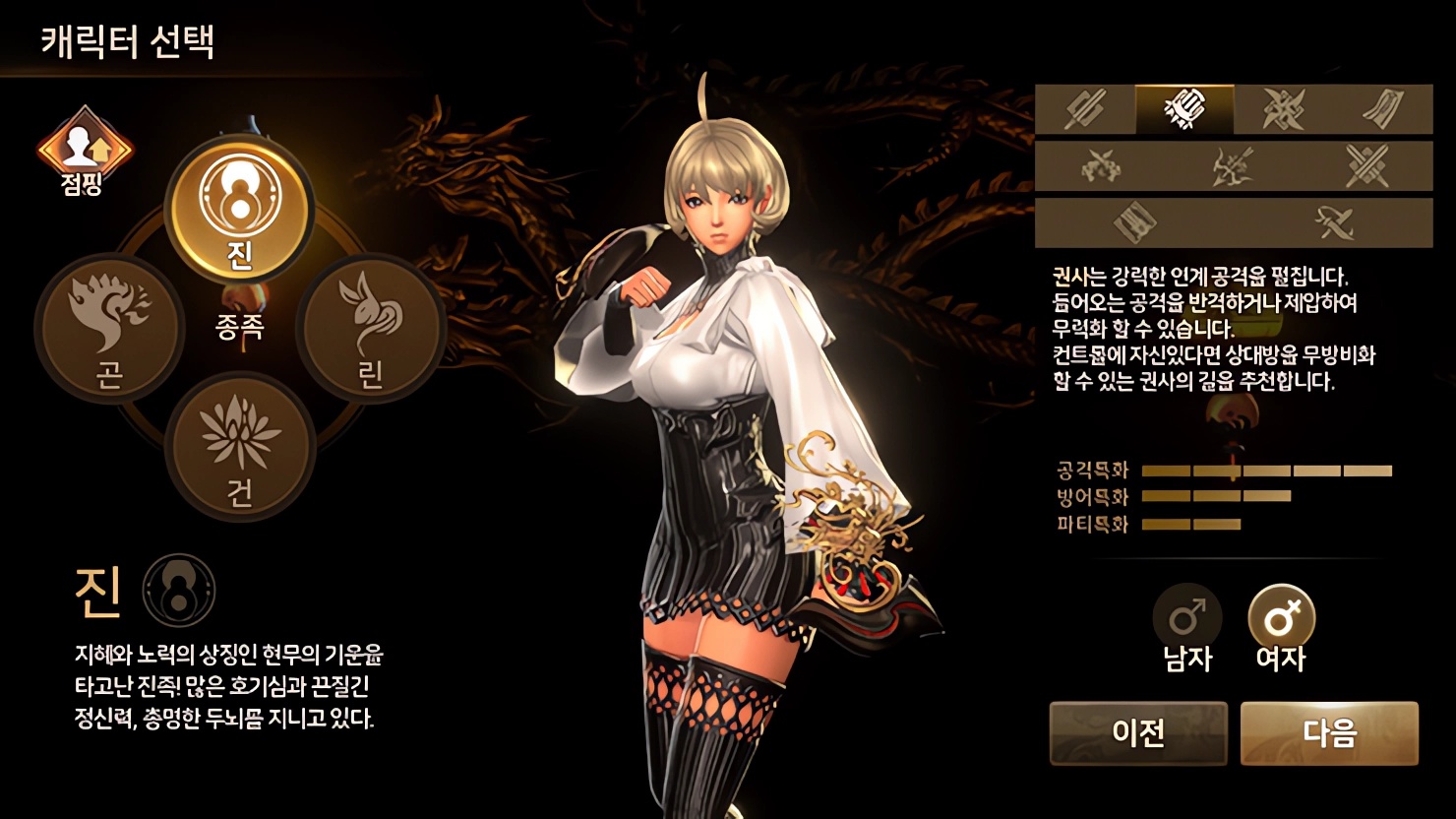Choose the crossed gauntlets class icon

click(x=1102, y=165)
